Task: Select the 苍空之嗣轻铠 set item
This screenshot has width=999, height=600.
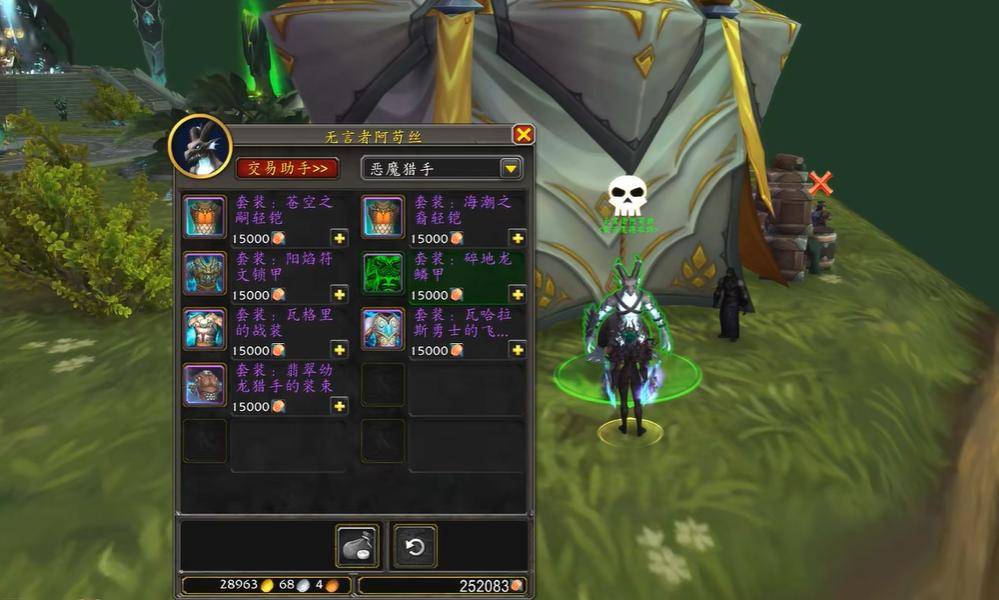Action: pos(204,217)
